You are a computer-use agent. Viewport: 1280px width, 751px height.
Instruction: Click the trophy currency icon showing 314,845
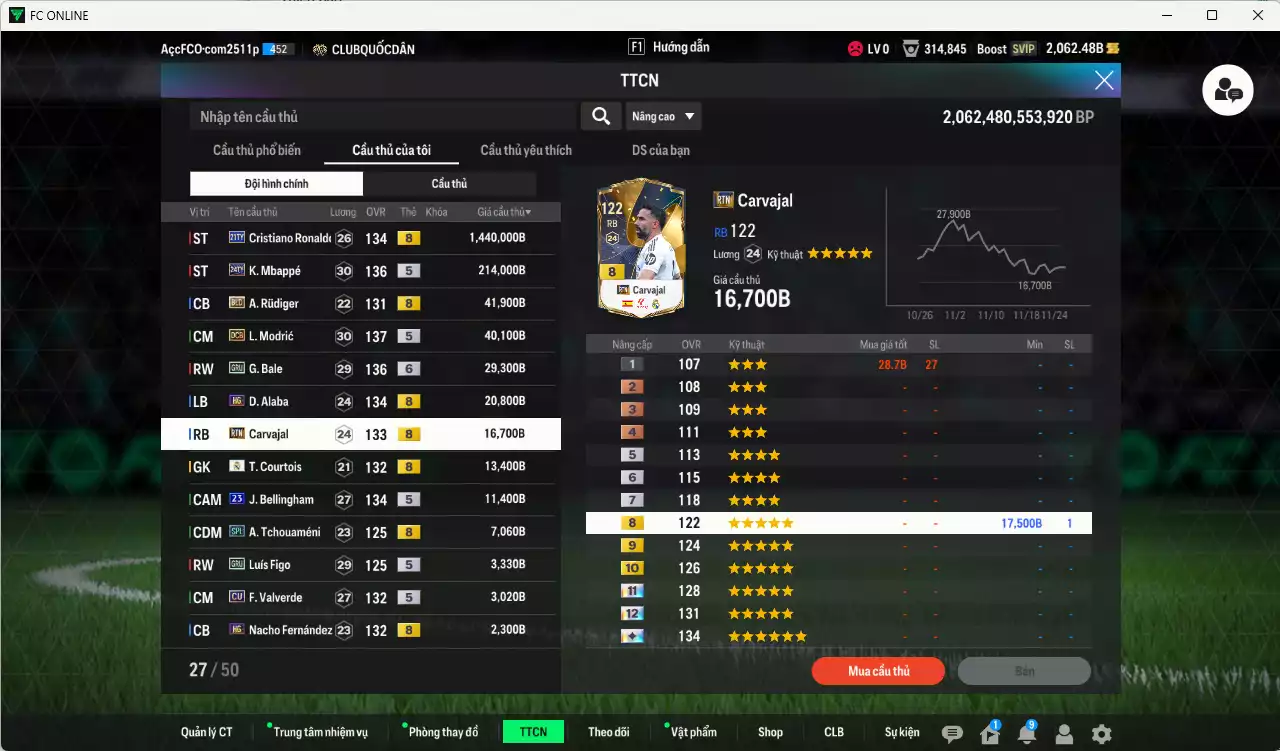[910, 47]
